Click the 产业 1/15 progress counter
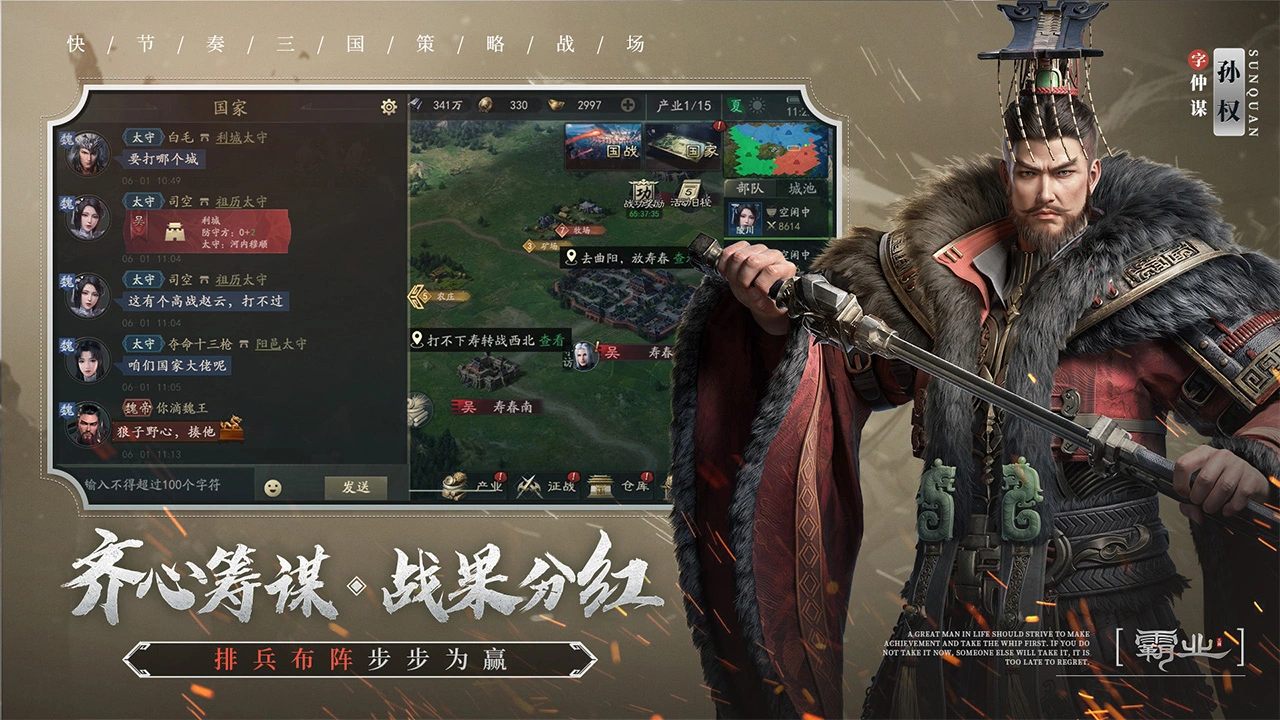 tap(683, 105)
